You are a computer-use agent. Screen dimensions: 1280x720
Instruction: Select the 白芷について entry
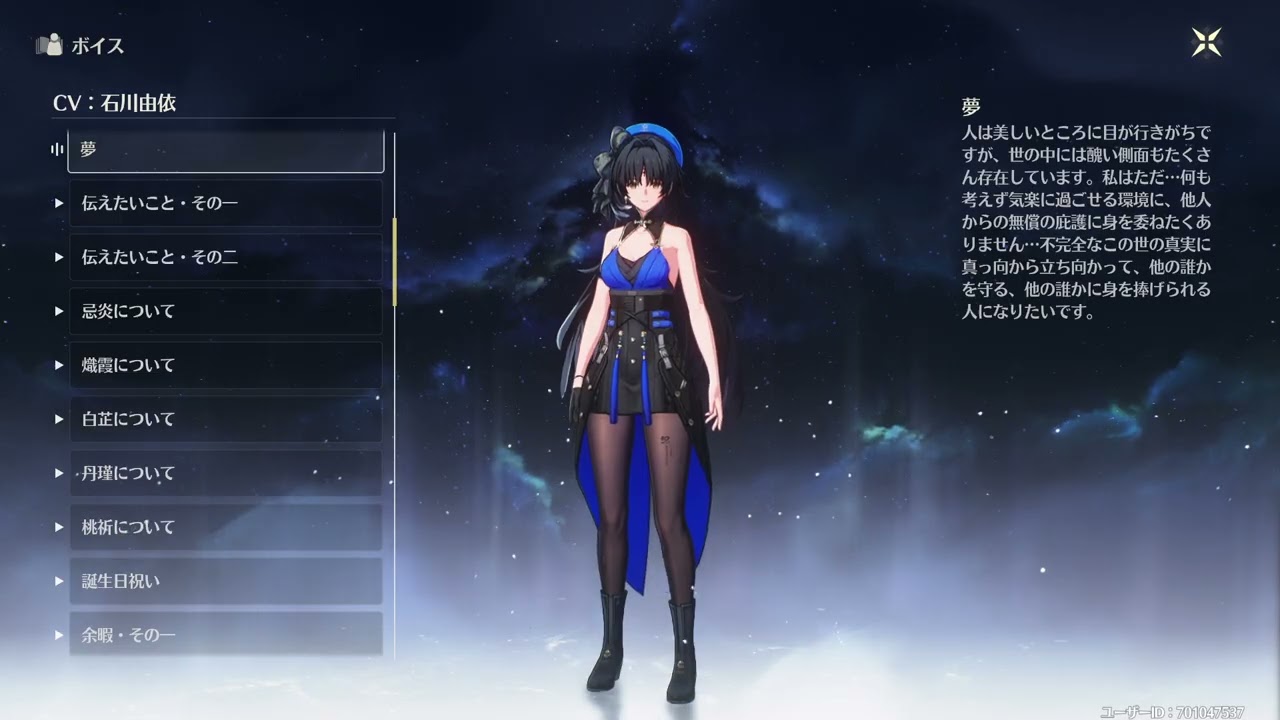tap(225, 420)
